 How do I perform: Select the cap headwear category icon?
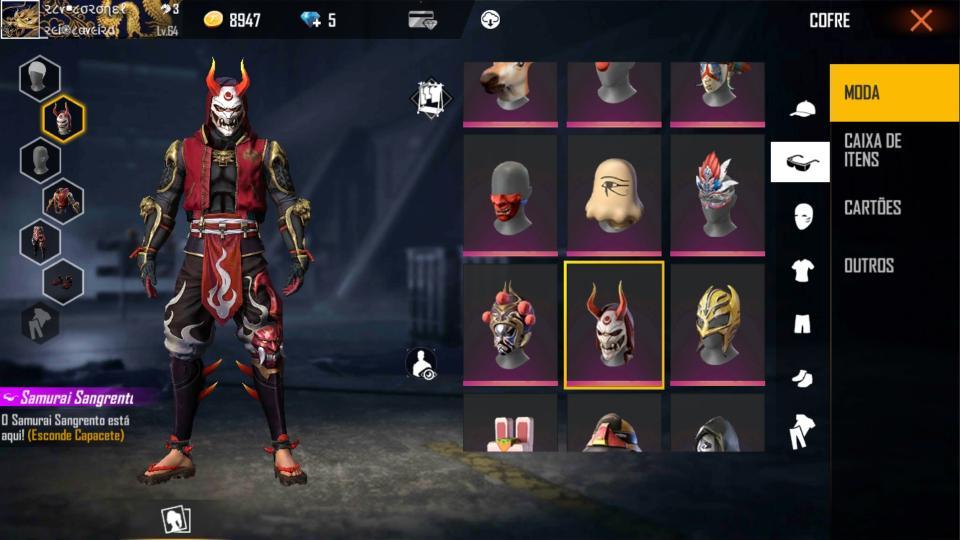[x=801, y=109]
